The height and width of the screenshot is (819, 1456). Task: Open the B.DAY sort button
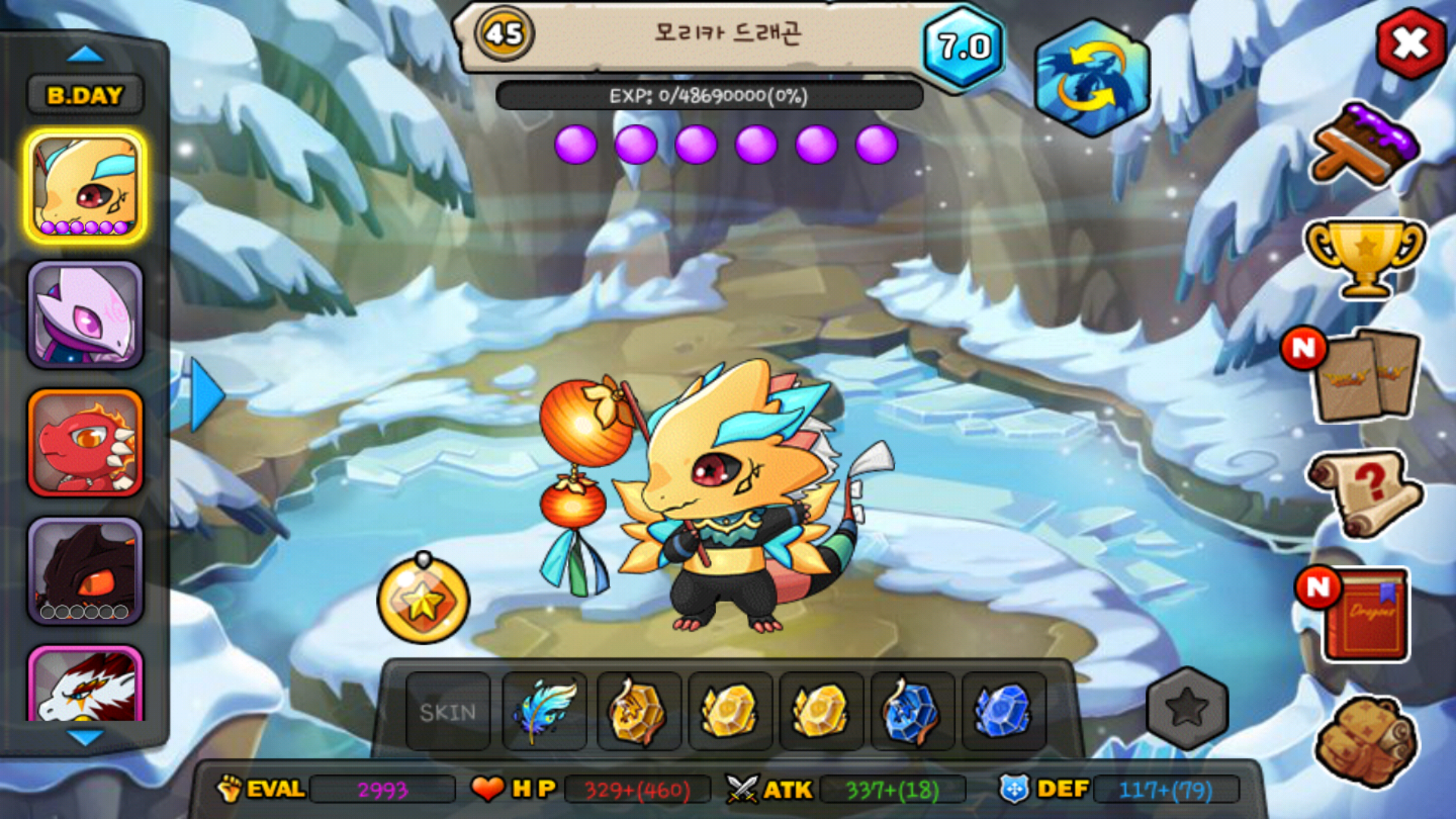pyautogui.click(x=85, y=96)
